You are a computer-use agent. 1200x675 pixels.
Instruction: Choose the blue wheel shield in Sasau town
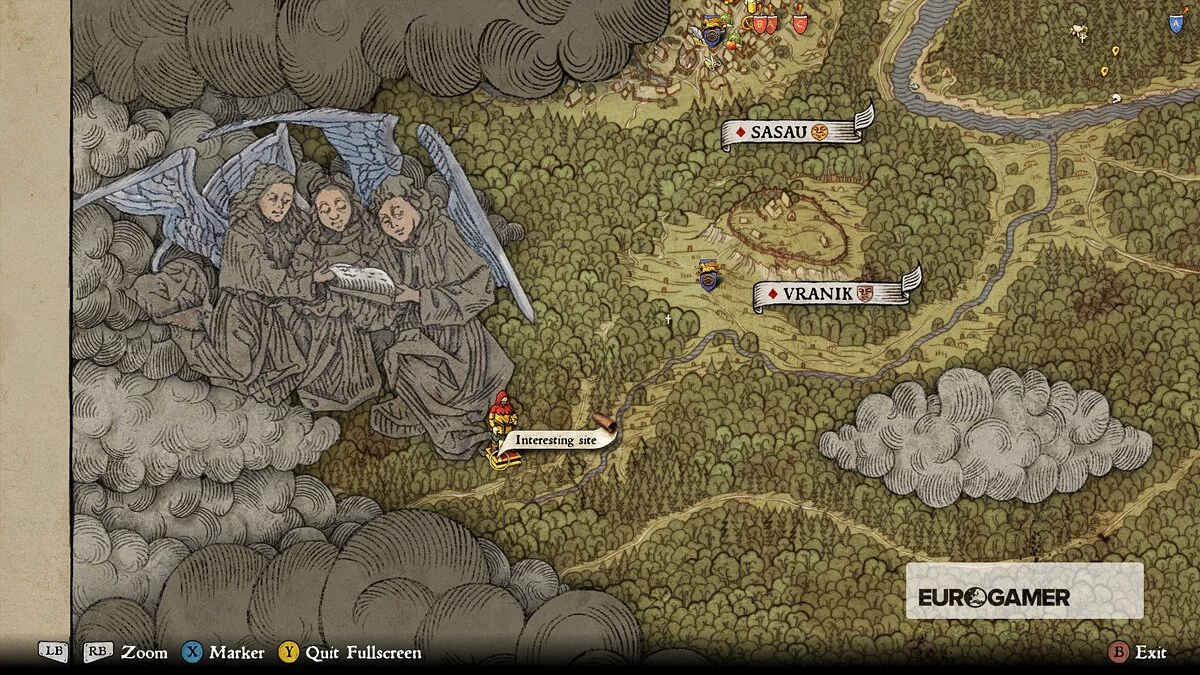point(712,35)
